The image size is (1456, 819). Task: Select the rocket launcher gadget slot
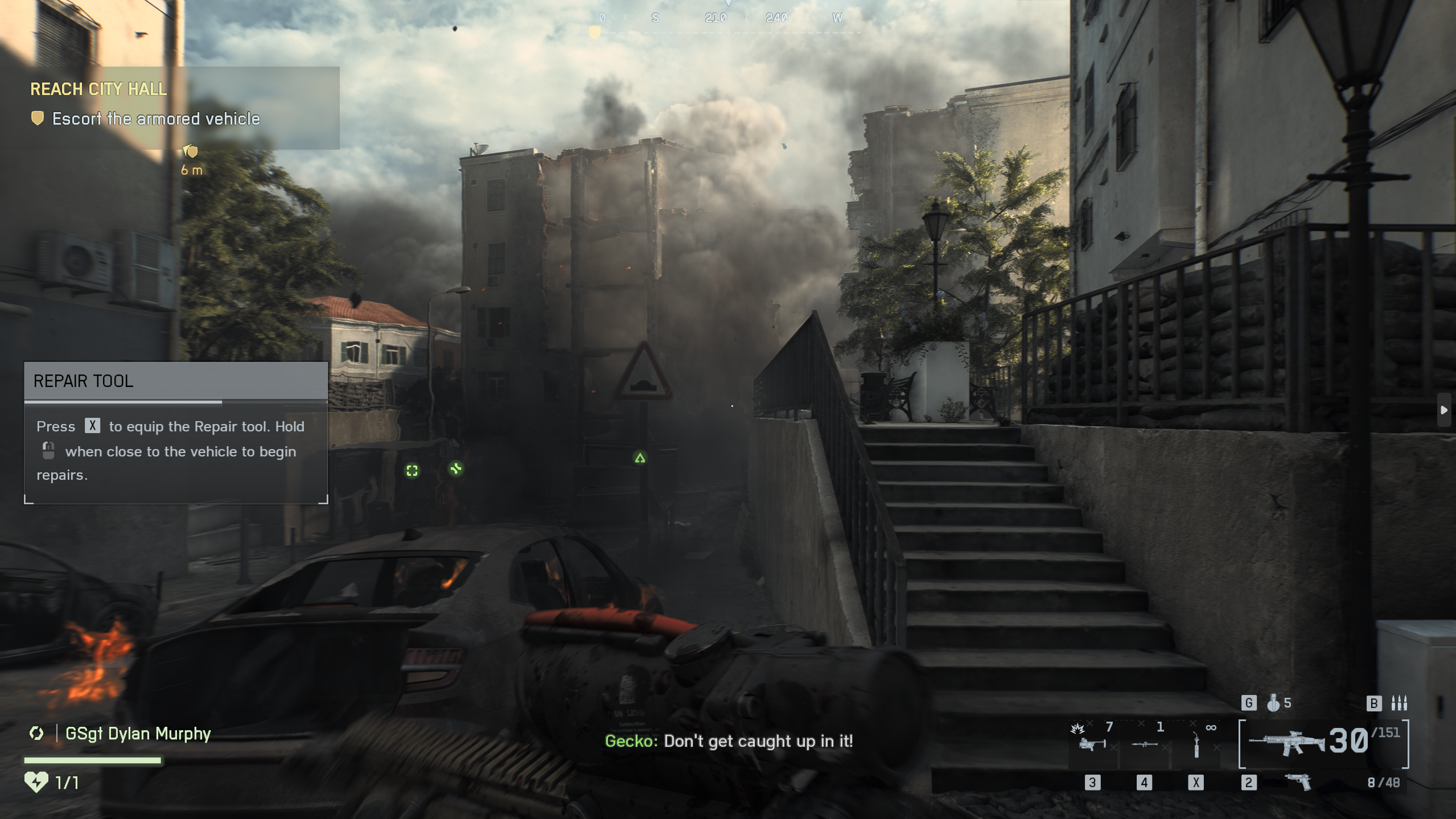coord(1144,743)
